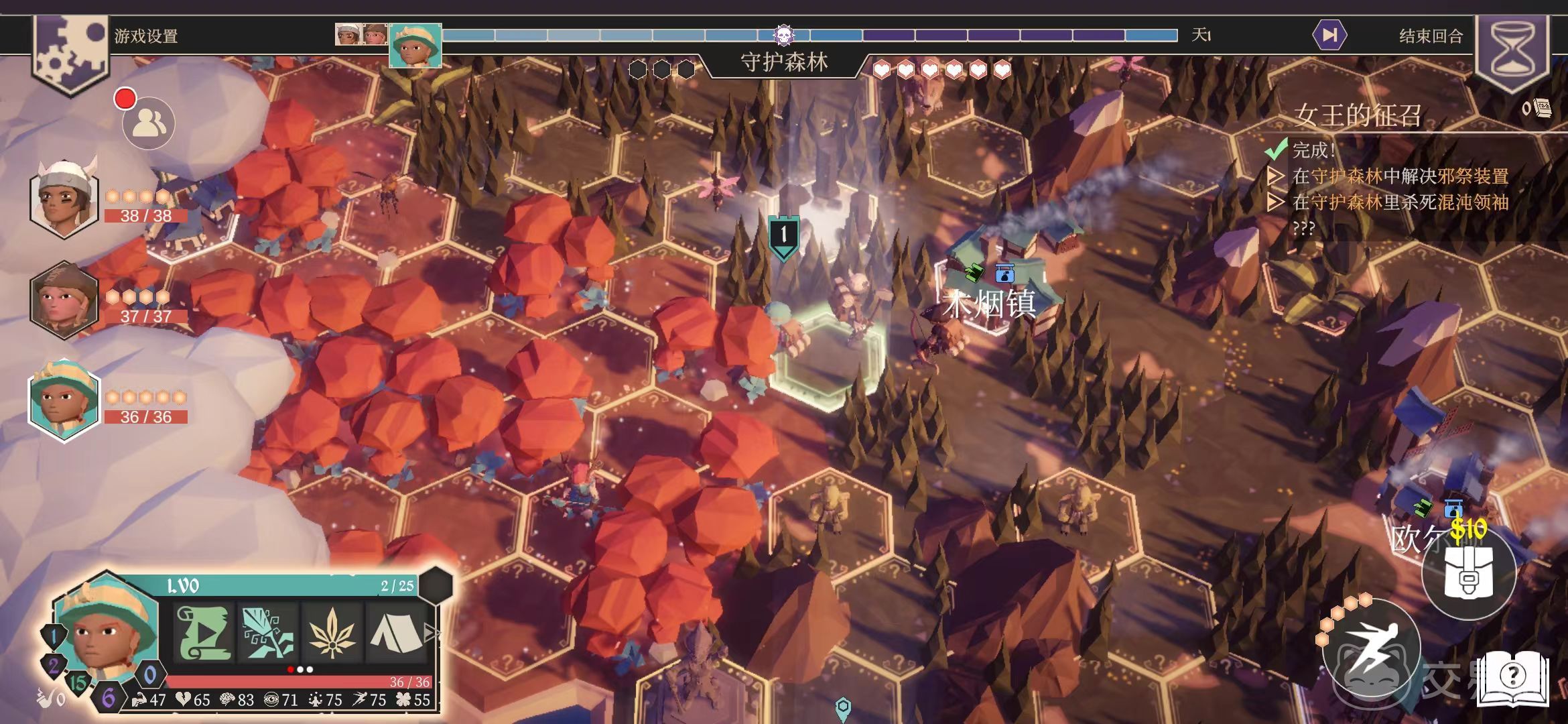Use the teal feather quill ability

pos(268,631)
